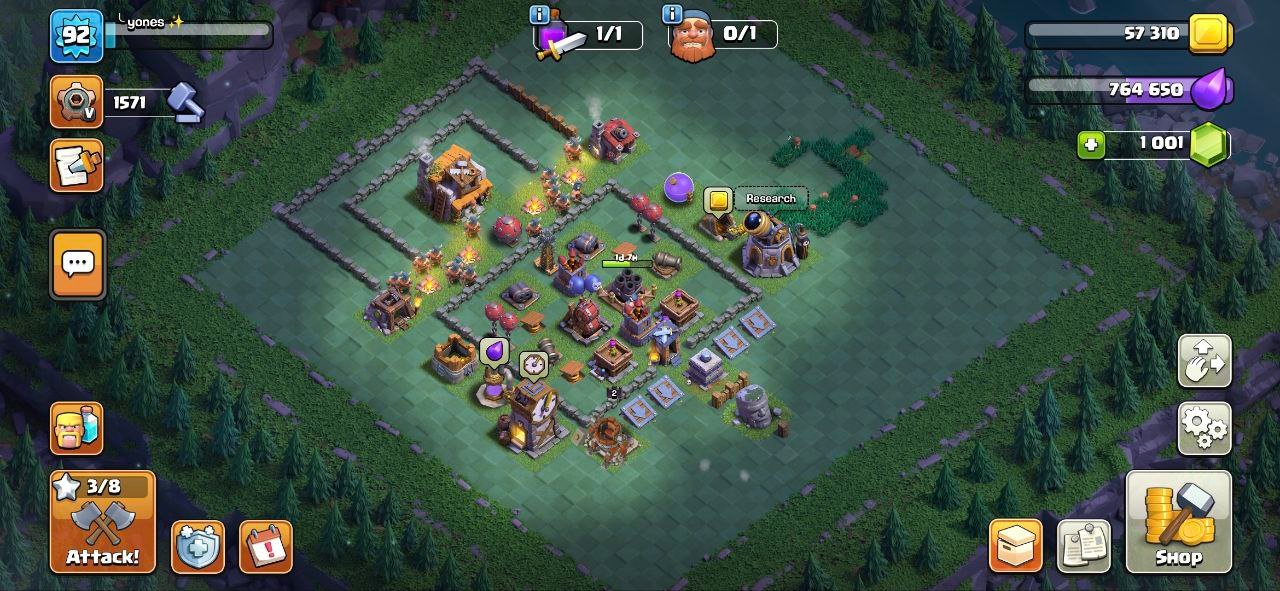
Task: Open the clipboard list icon
Action: (x=1083, y=546)
